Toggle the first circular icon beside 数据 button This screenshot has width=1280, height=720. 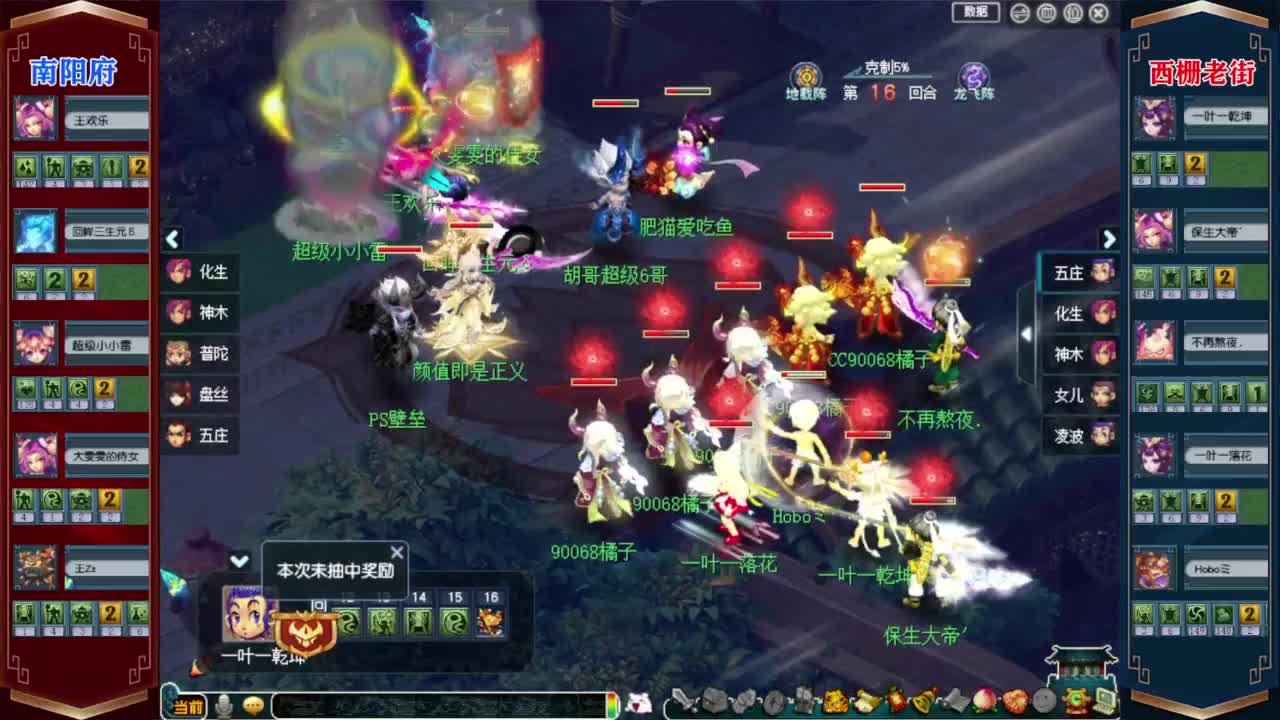tap(1018, 13)
